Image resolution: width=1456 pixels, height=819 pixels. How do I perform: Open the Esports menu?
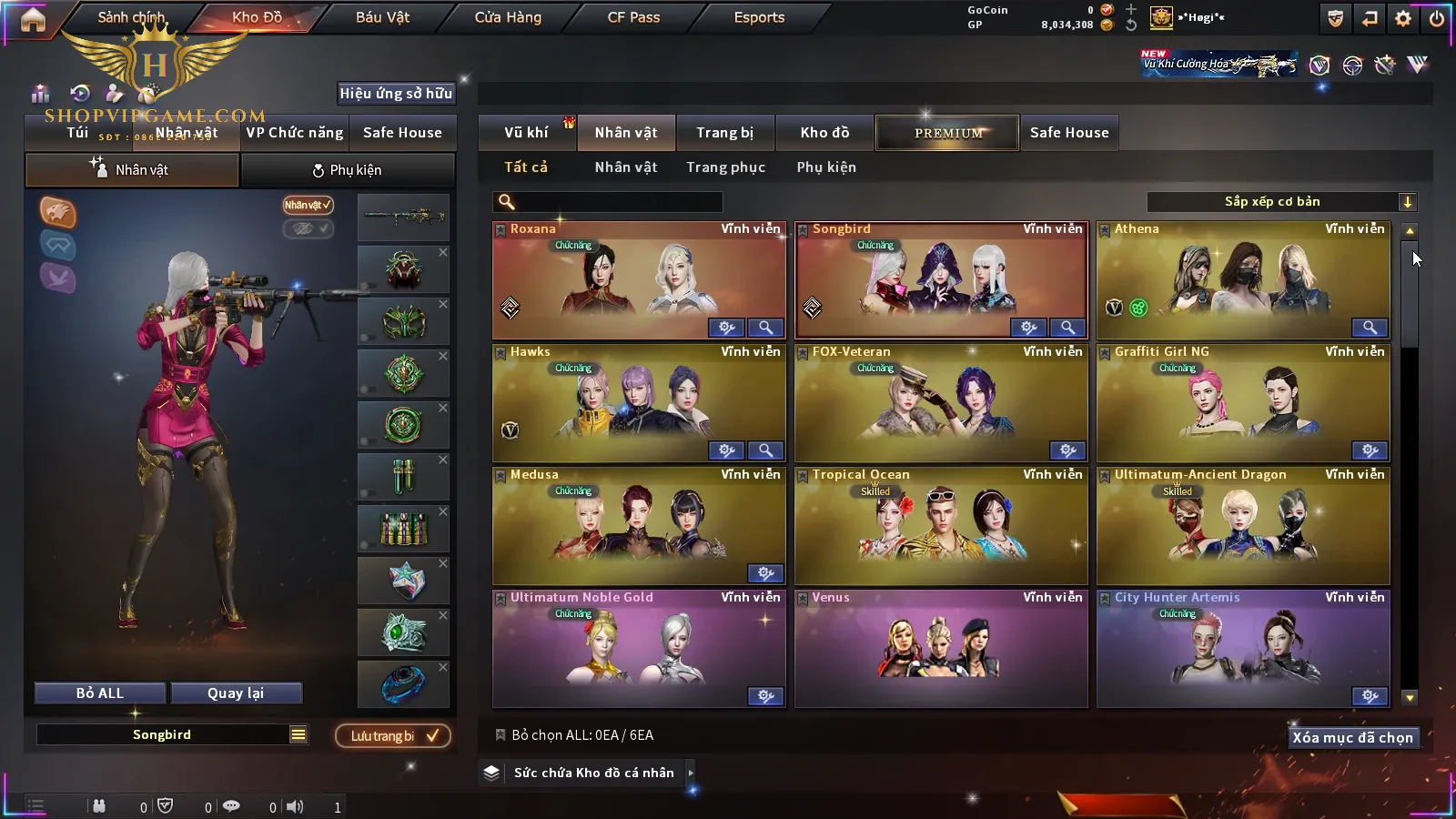click(x=759, y=17)
